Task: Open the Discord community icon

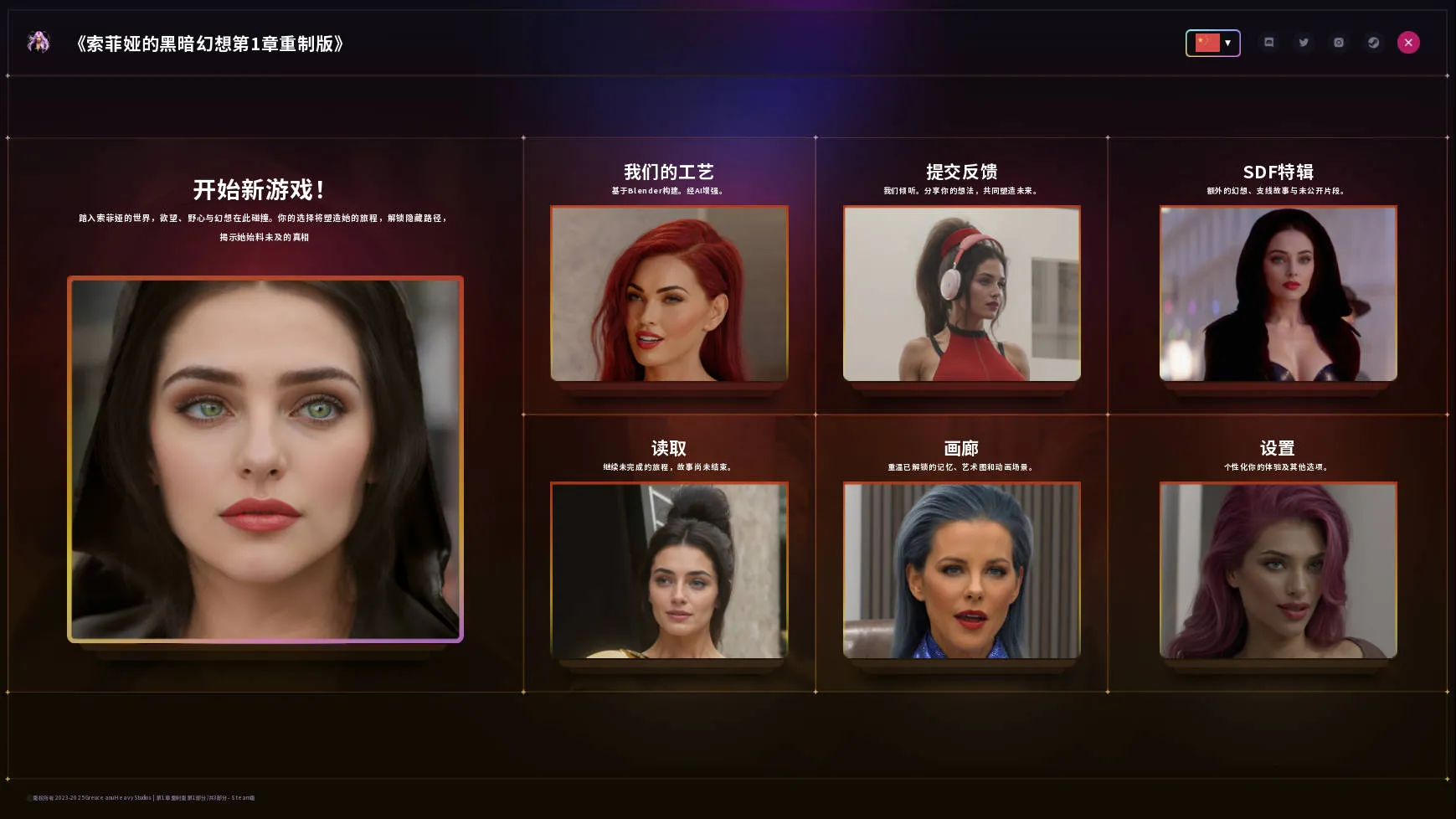Action: 1268,42
